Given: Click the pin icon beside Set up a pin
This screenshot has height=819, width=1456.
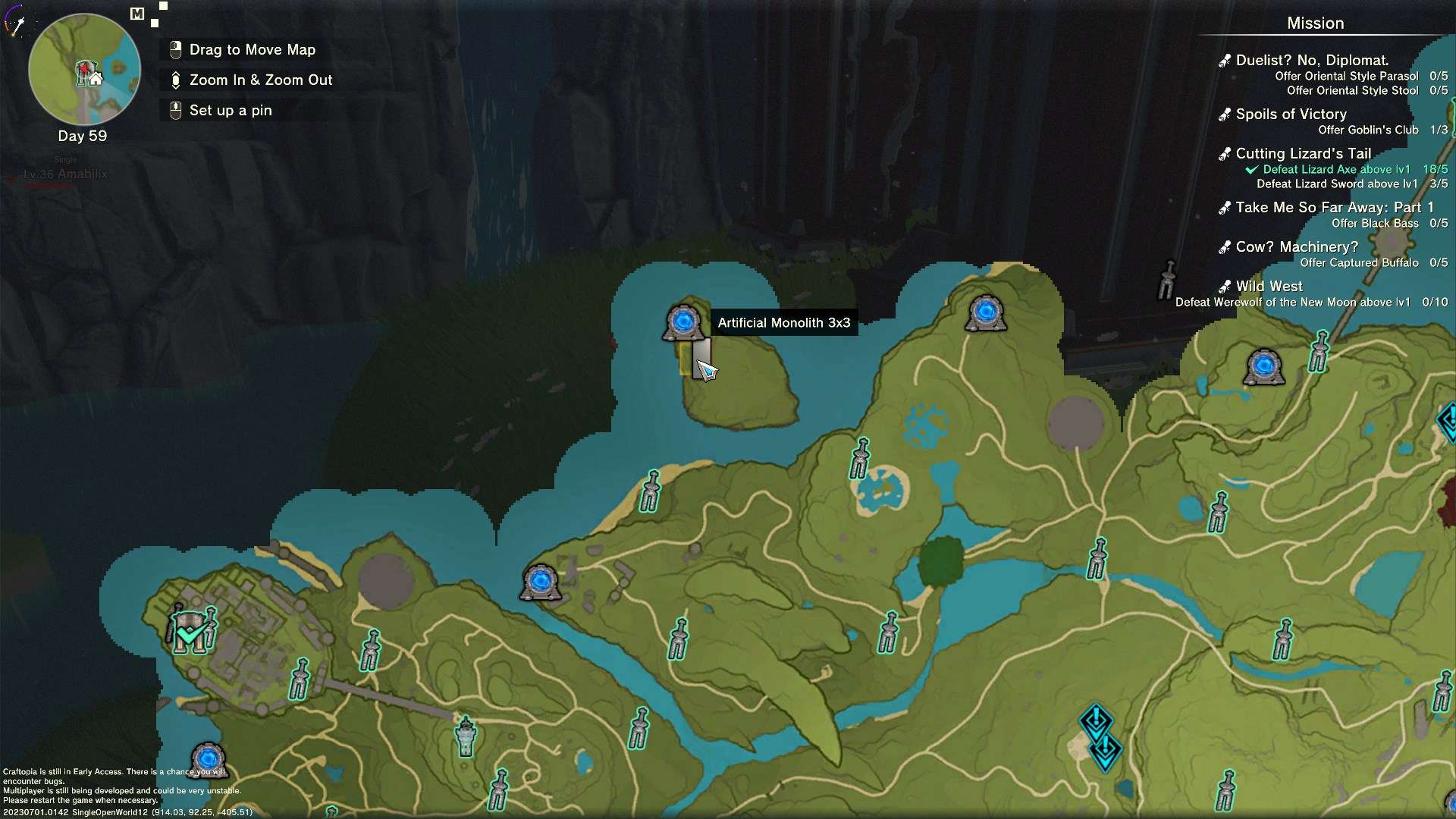Looking at the screenshot, I should point(175,110).
